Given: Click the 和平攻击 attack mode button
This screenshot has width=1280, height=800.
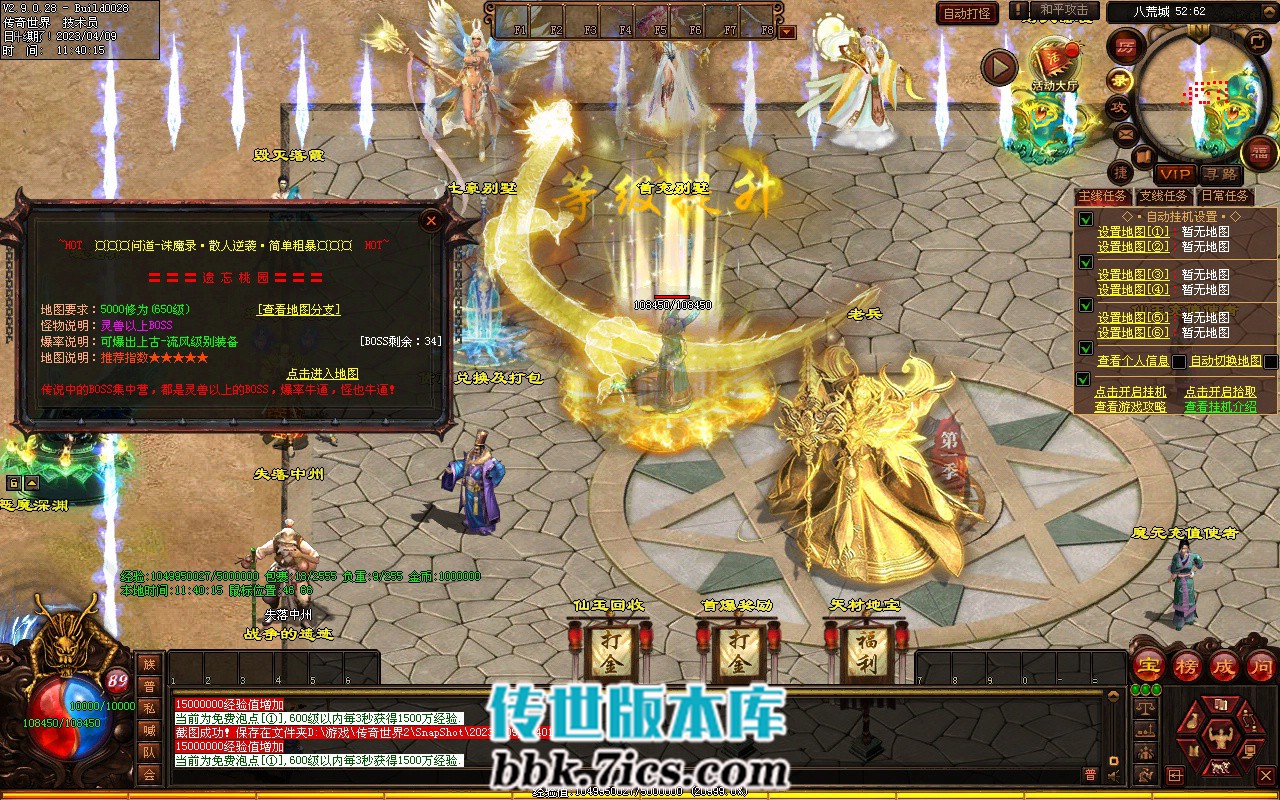Looking at the screenshot, I should coord(1063,10).
